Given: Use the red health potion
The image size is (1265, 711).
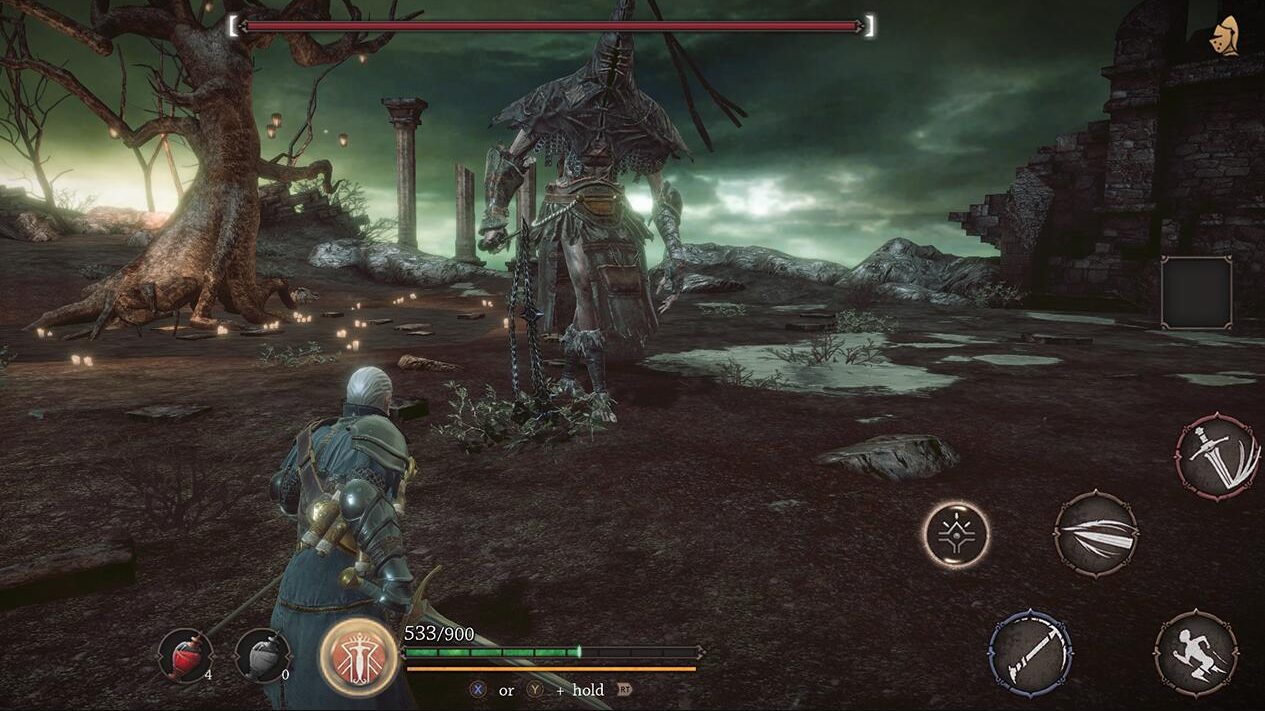Looking at the screenshot, I should point(186,655).
